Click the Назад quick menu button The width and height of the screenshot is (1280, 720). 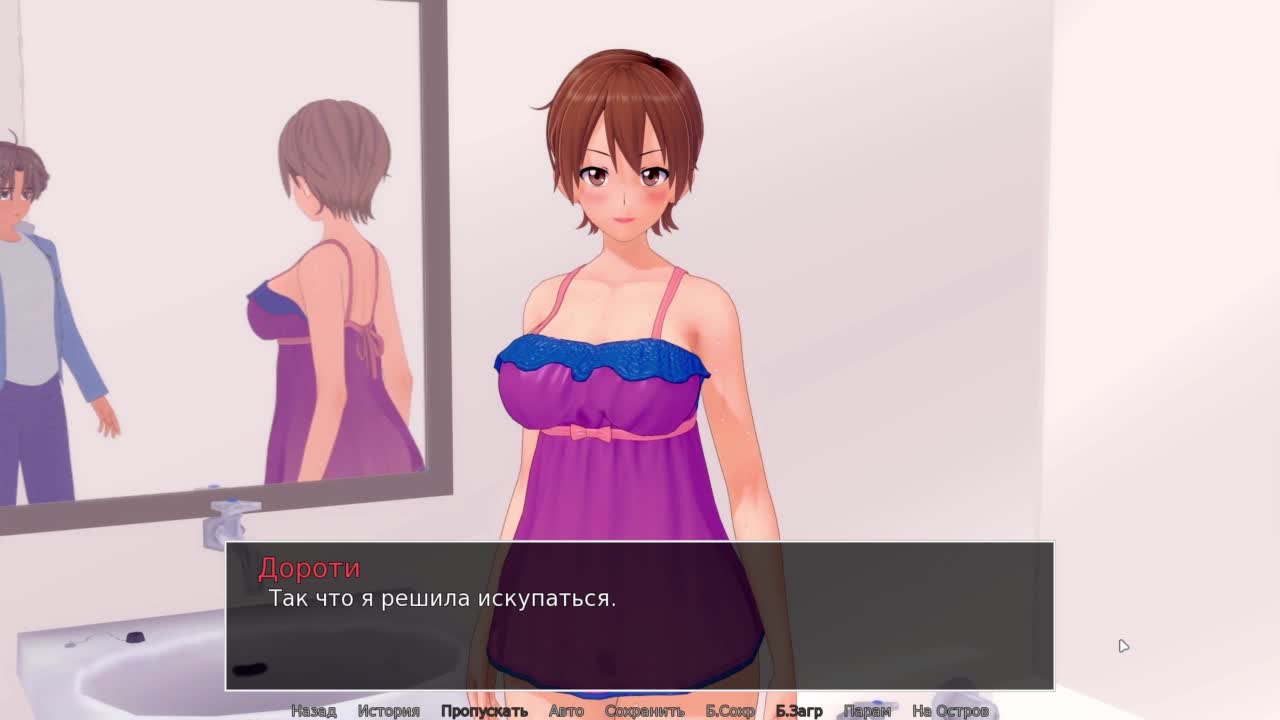pos(313,711)
